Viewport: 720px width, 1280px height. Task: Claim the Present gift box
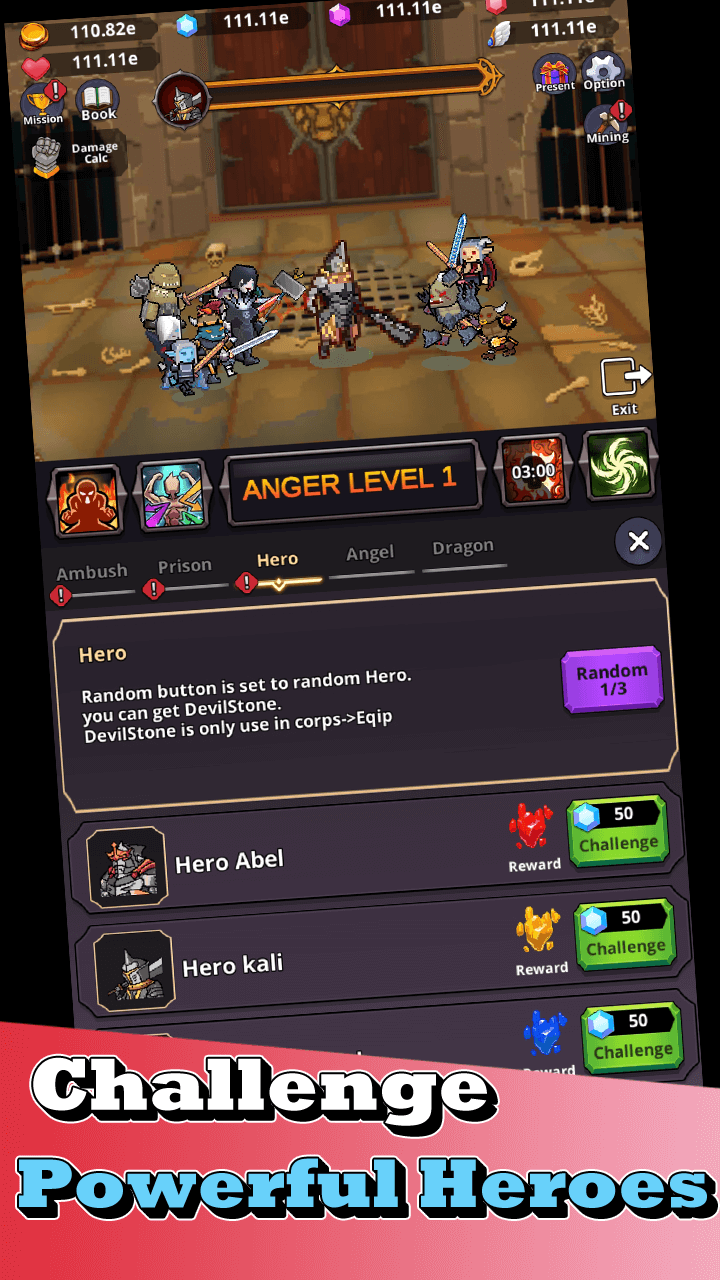point(554,73)
